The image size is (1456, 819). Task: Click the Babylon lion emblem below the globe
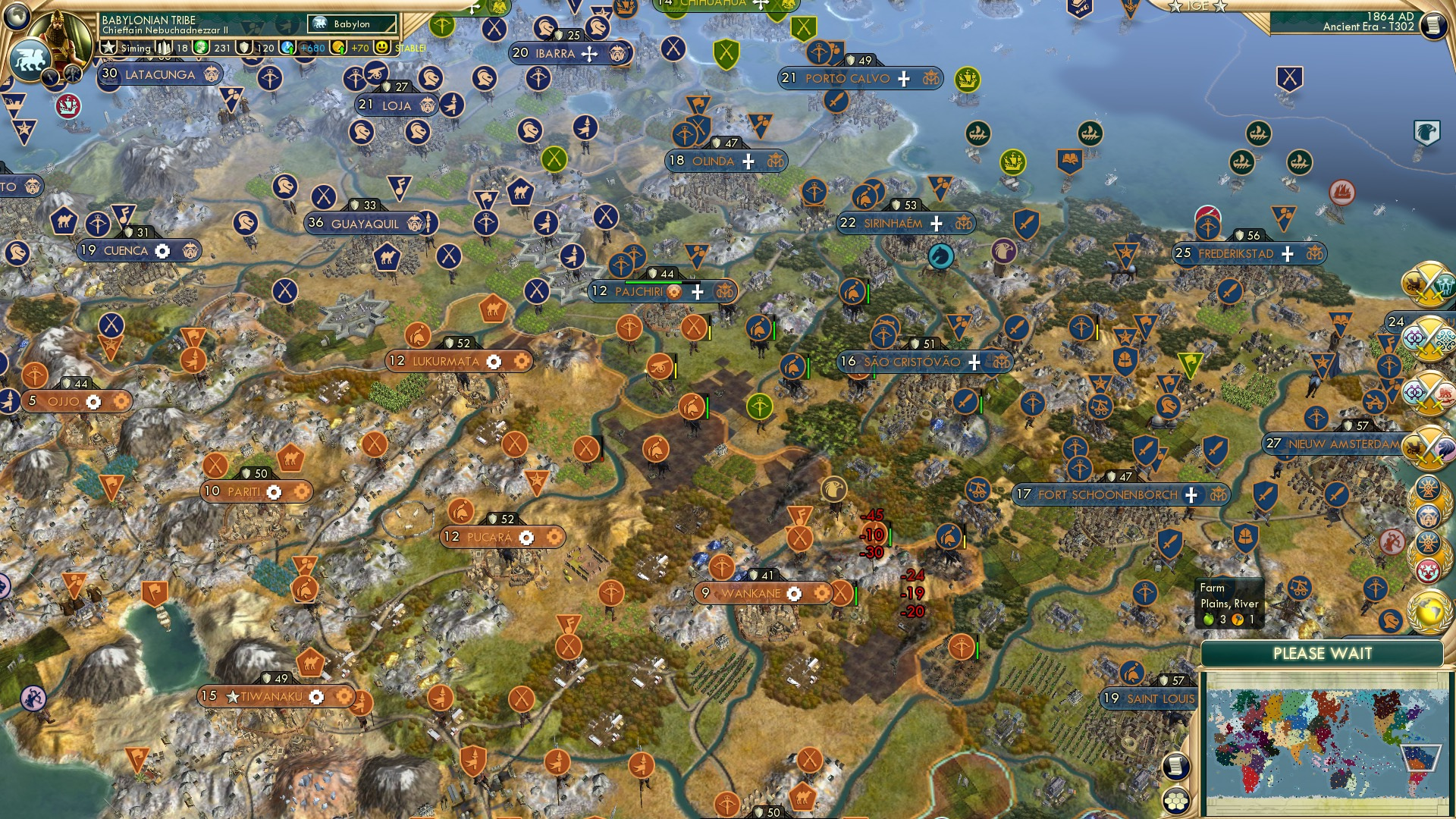coord(29,59)
